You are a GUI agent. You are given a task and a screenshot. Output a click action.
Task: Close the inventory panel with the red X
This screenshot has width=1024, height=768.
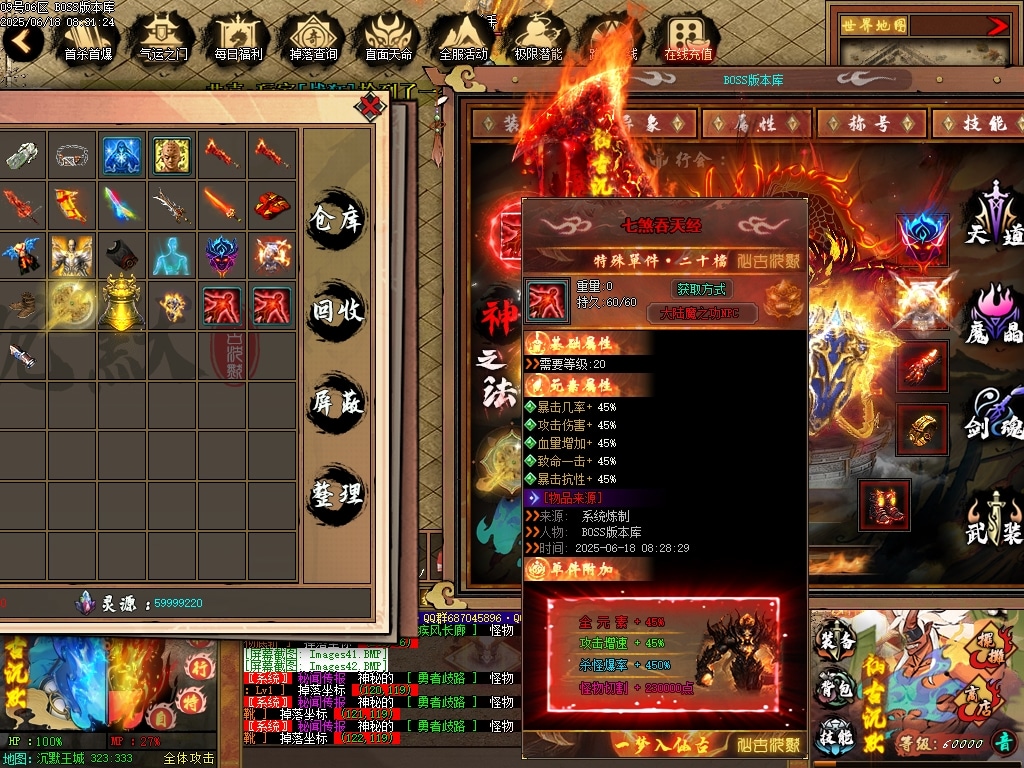pos(371,105)
